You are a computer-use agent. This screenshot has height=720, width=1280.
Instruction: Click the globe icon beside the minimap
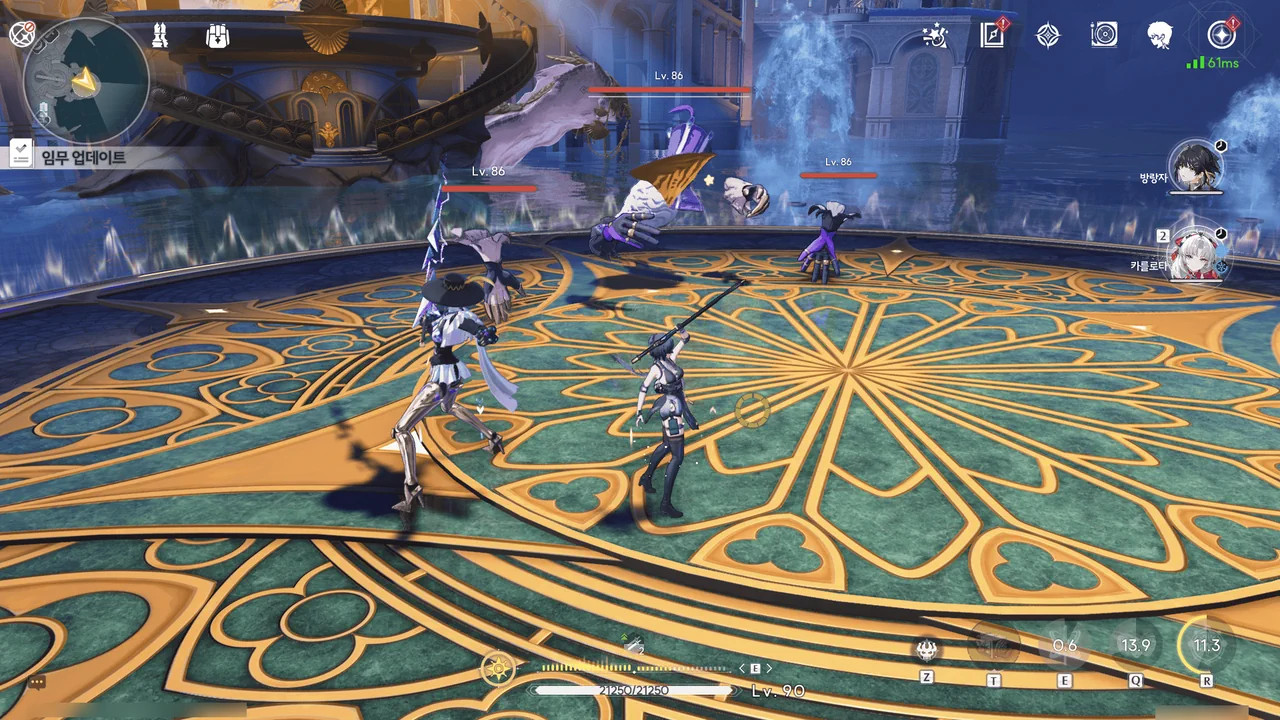point(21,35)
